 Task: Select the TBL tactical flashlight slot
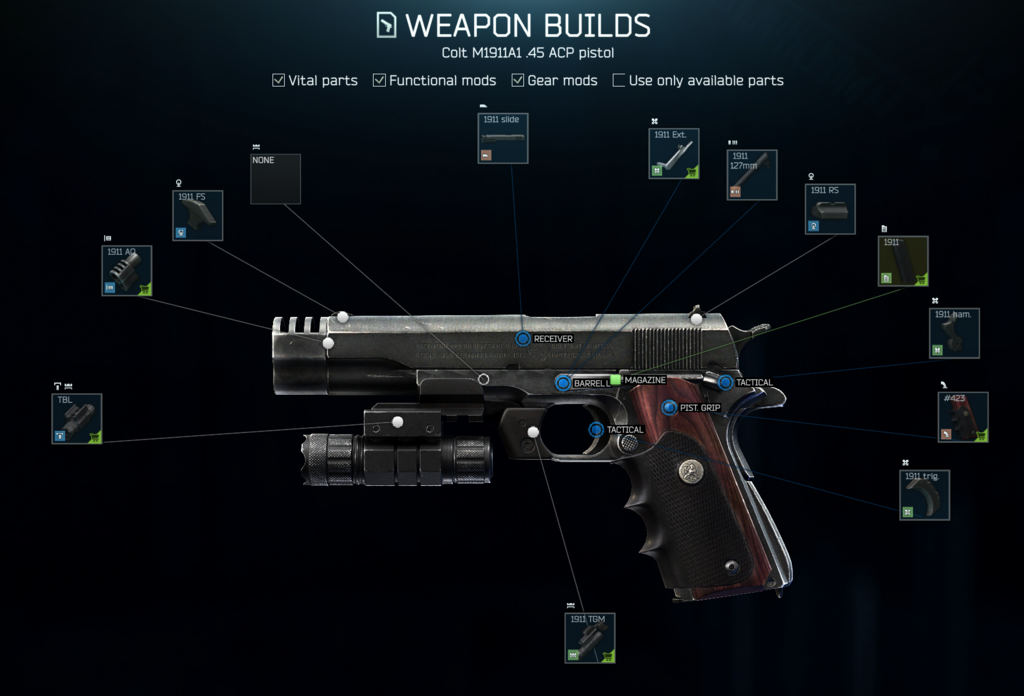[77, 418]
